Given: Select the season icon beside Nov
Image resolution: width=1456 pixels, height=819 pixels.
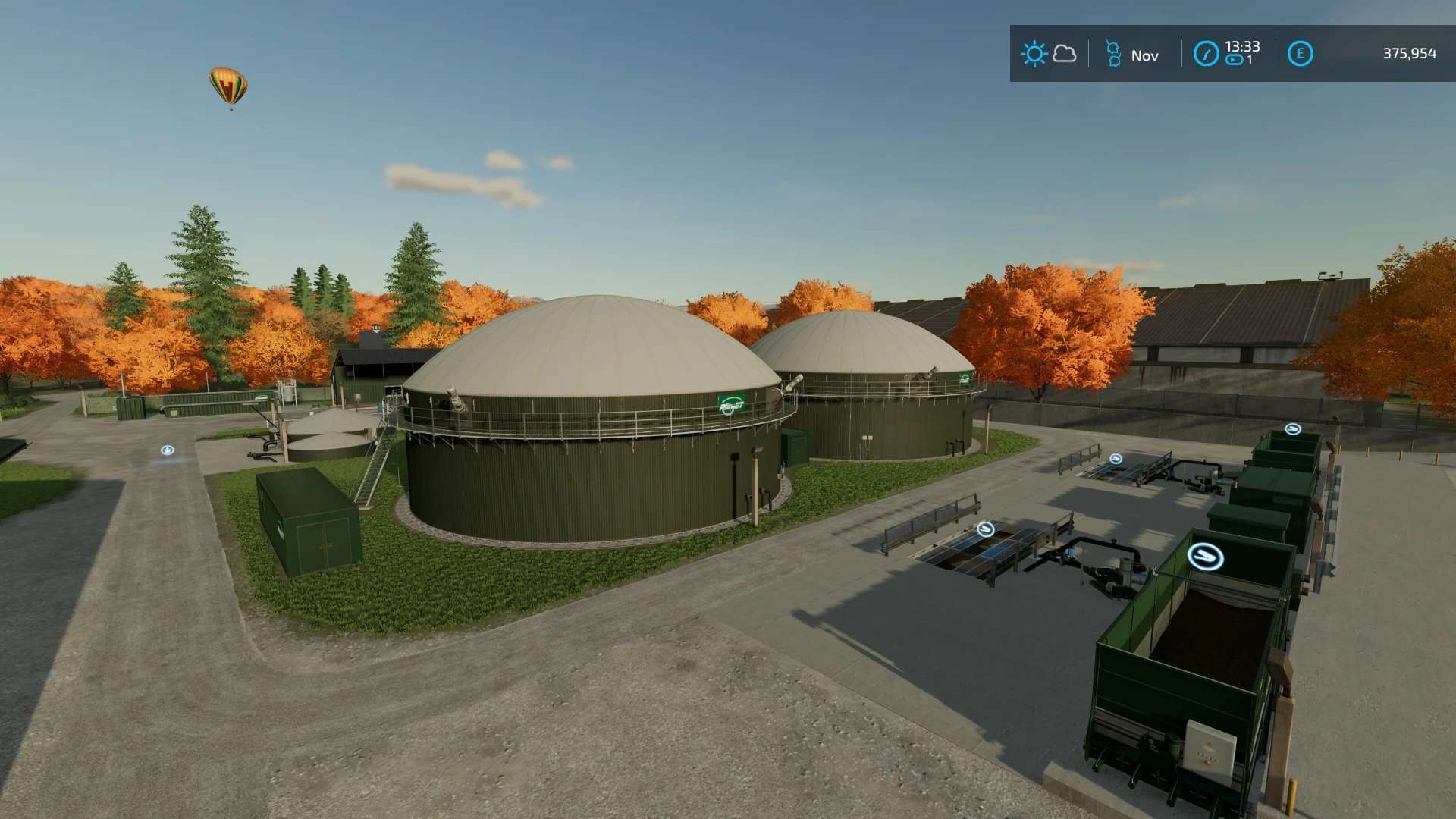Looking at the screenshot, I should (x=1113, y=55).
